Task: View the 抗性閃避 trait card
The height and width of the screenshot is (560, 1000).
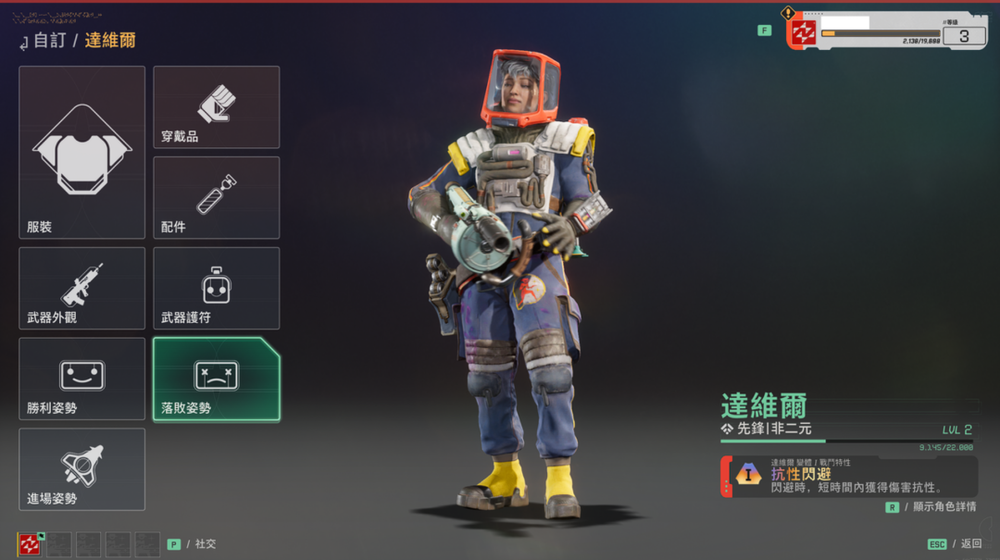Action: pyautogui.click(x=848, y=477)
